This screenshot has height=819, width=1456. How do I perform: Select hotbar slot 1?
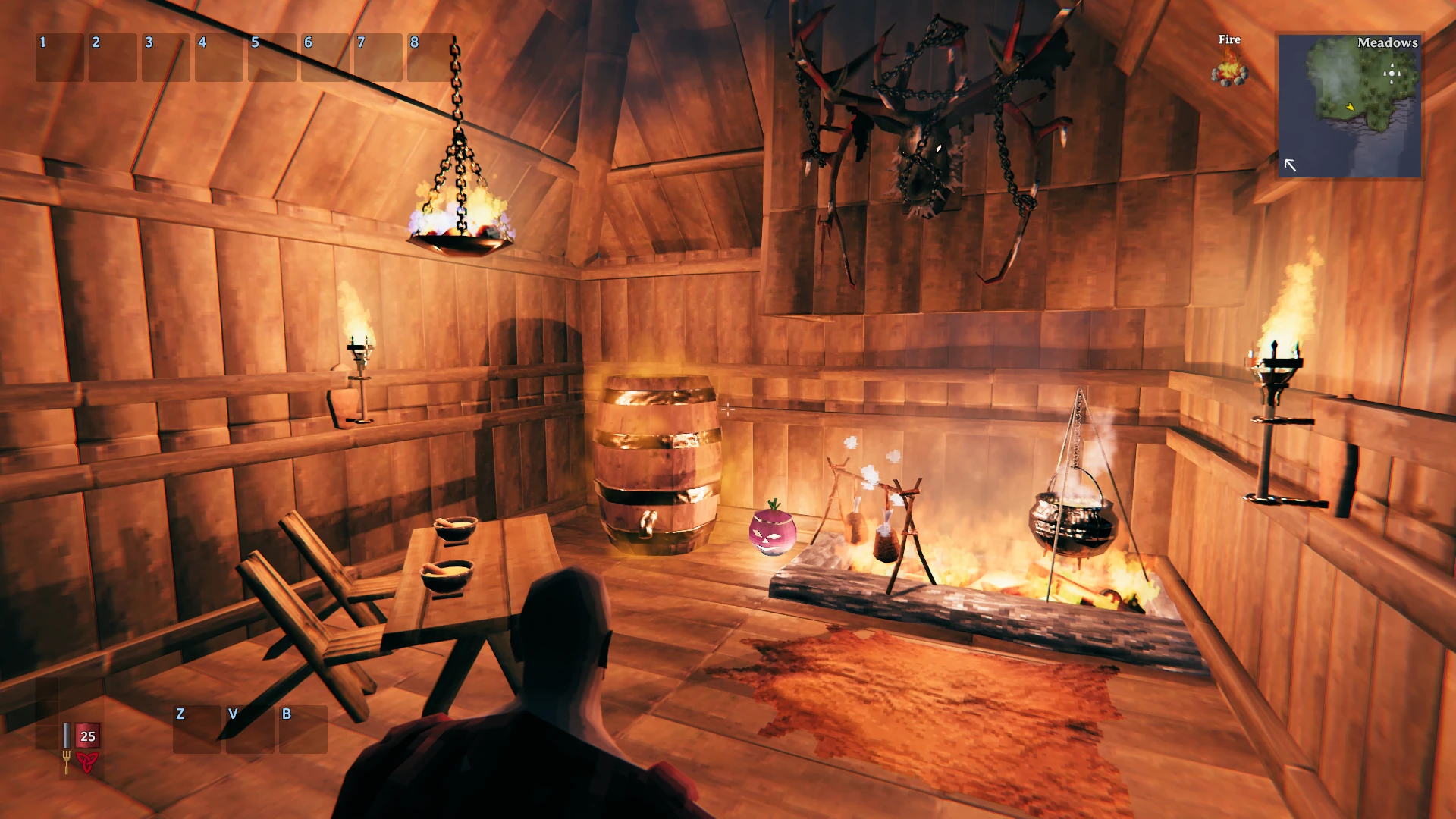click(60, 58)
